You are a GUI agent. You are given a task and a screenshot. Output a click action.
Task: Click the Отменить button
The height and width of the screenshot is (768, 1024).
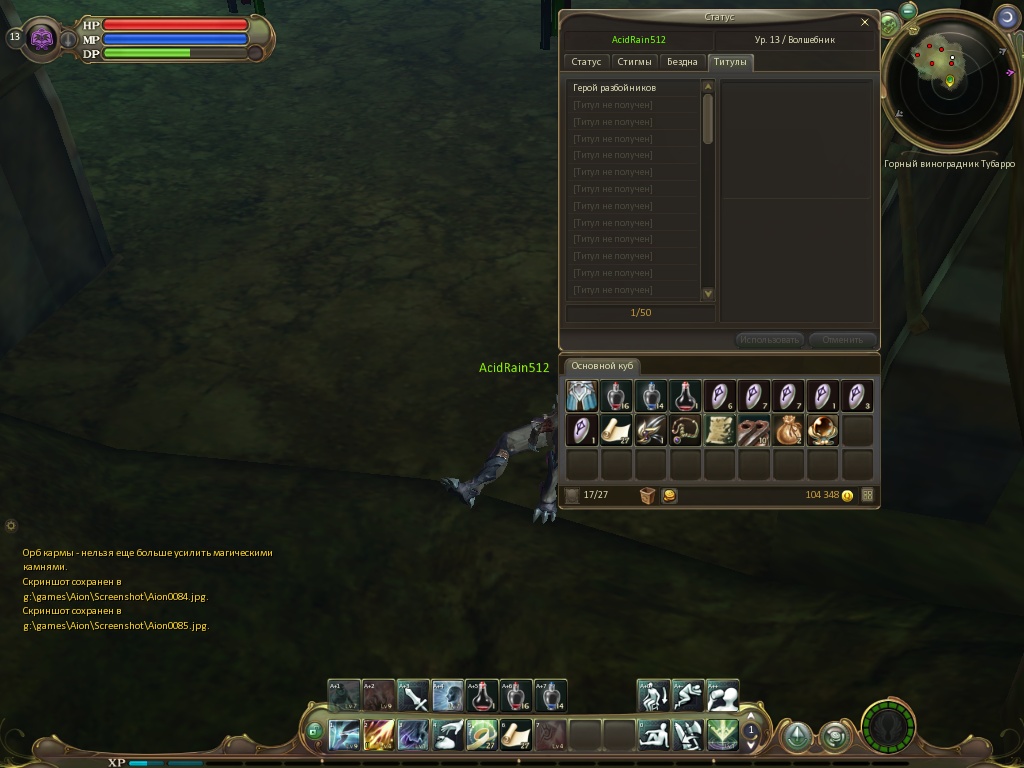[x=842, y=340]
